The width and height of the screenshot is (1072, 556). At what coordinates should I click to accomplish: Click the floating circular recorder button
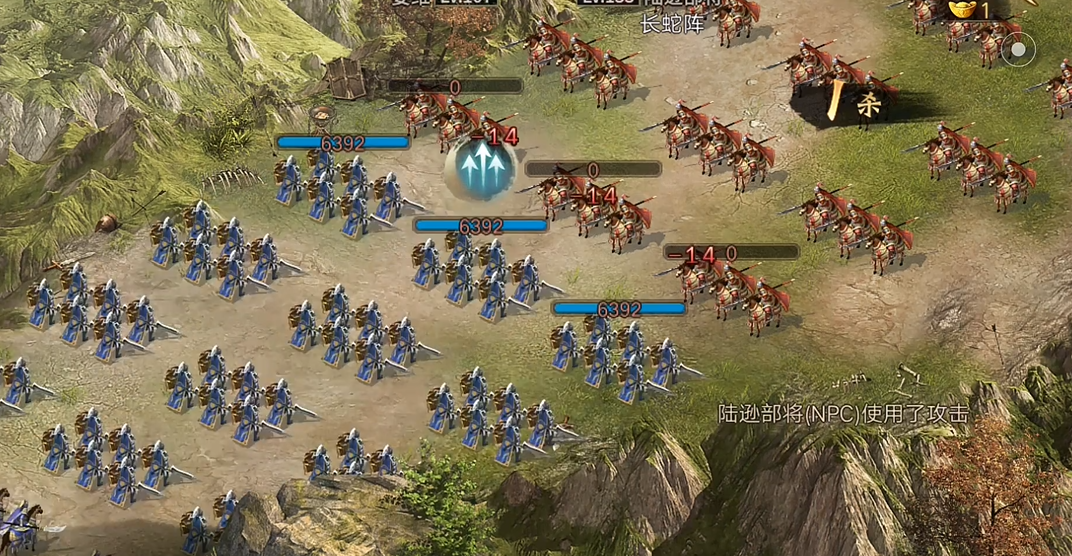point(1018,48)
